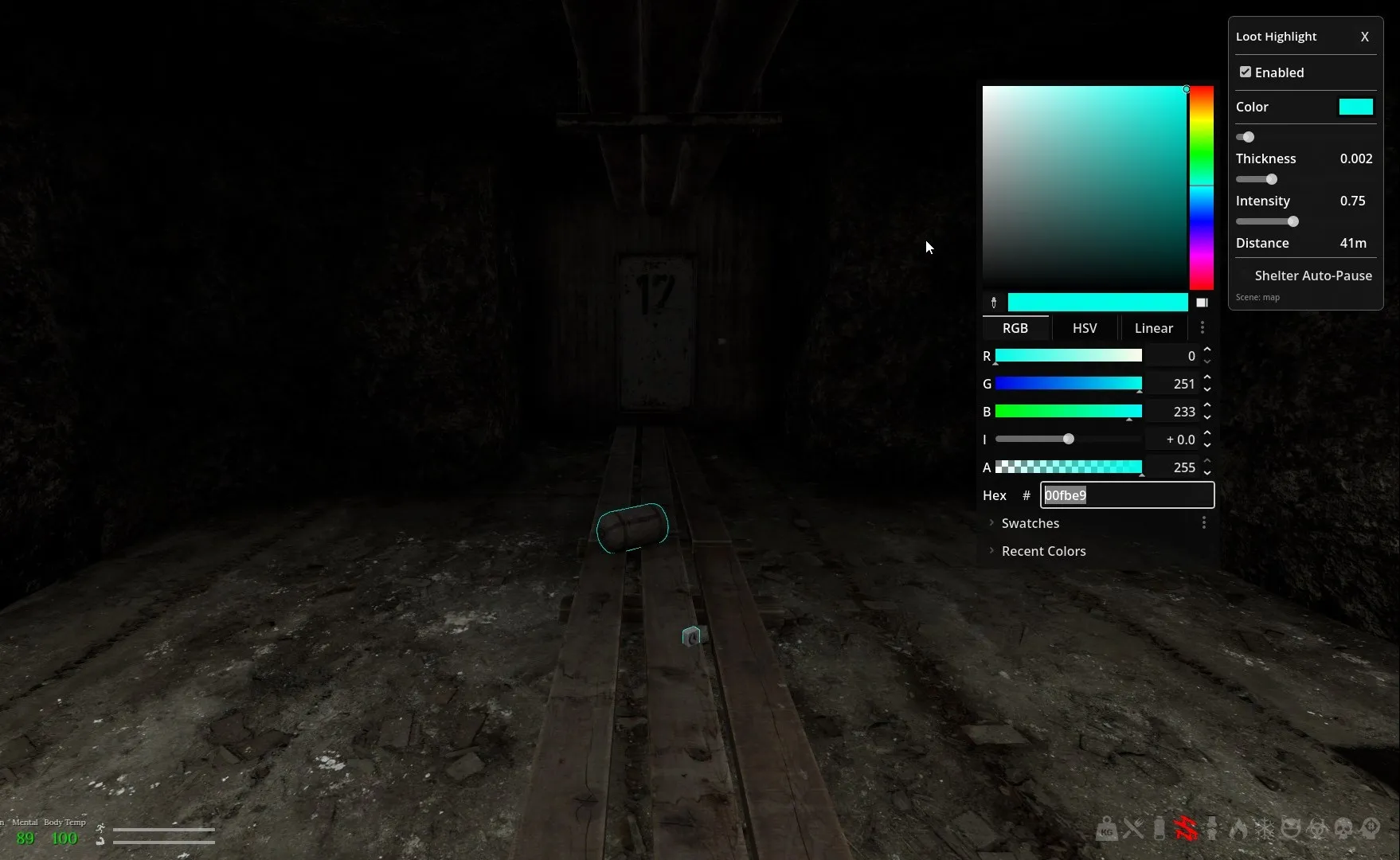Adjust the Thickness slider
Viewport: 1400px width, 860px height.
(x=1271, y=180)
